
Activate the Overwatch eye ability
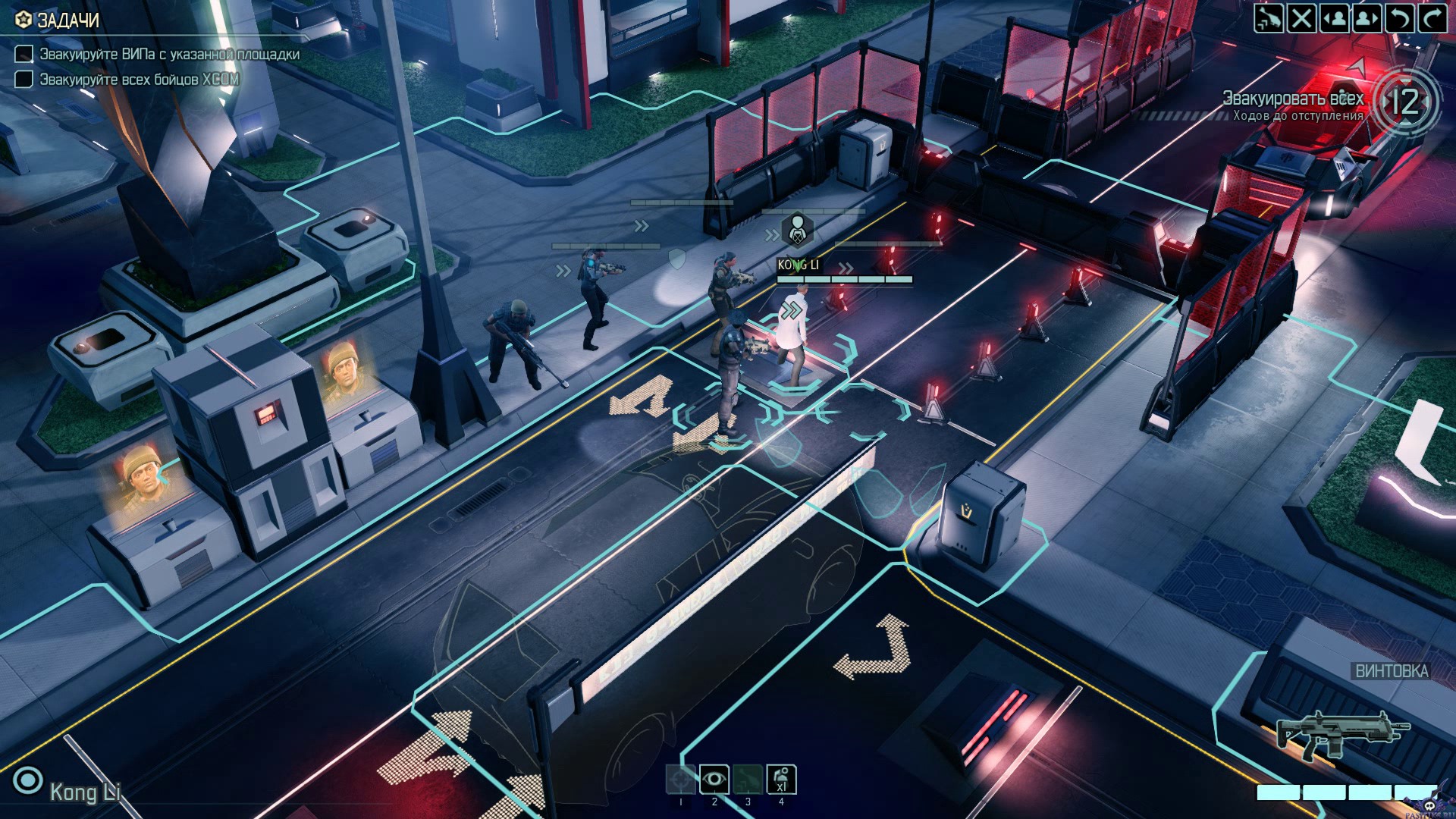pos(714,779)
